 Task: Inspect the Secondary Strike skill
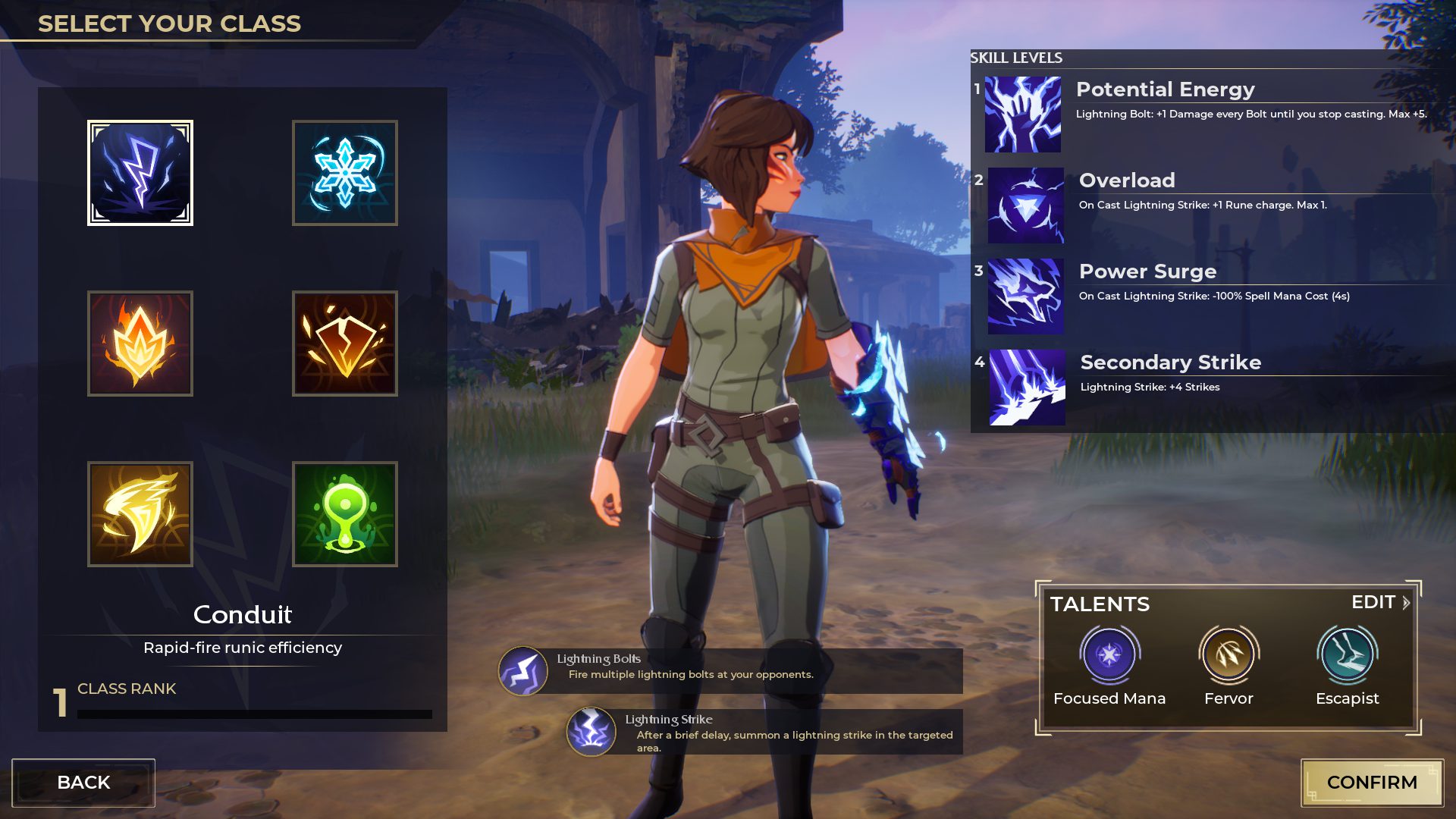click(x=1027, y=388)
